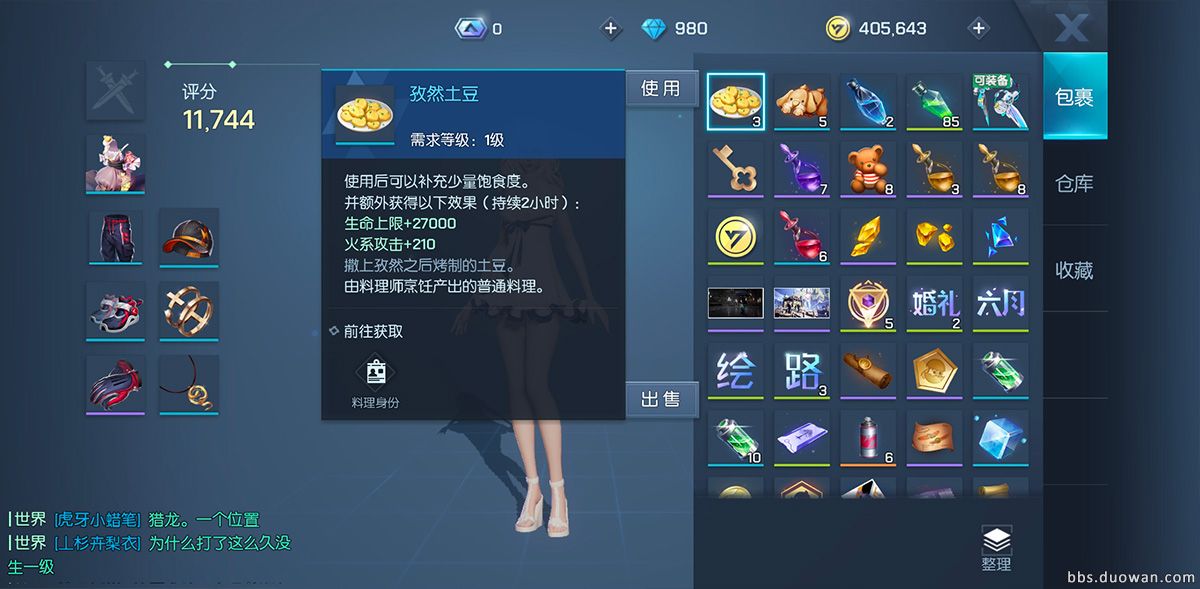Select the 包裹 bag tab
This screenshot has width=1200, height=589.
tap(1074, 97)
